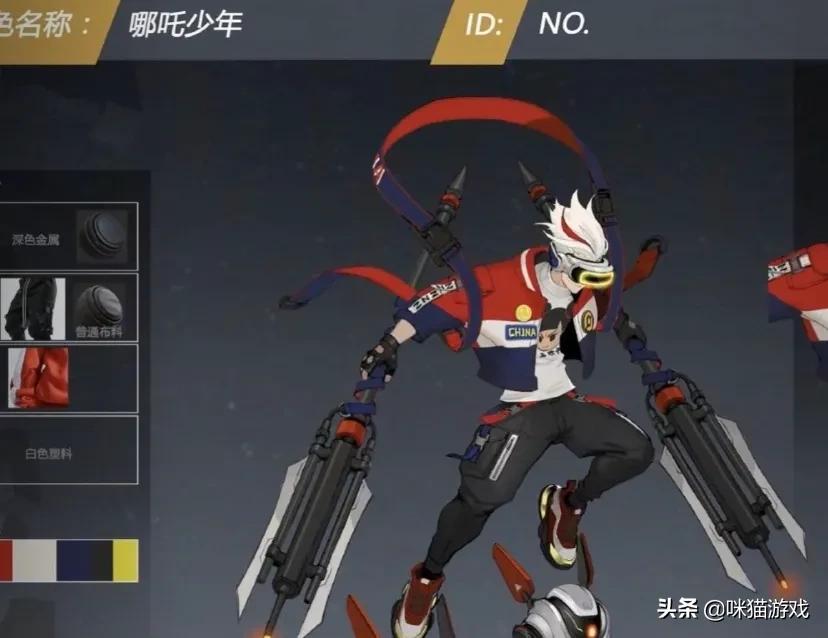
Task: Click the 哪吒少年 character name field
Action: coord(187,24)
